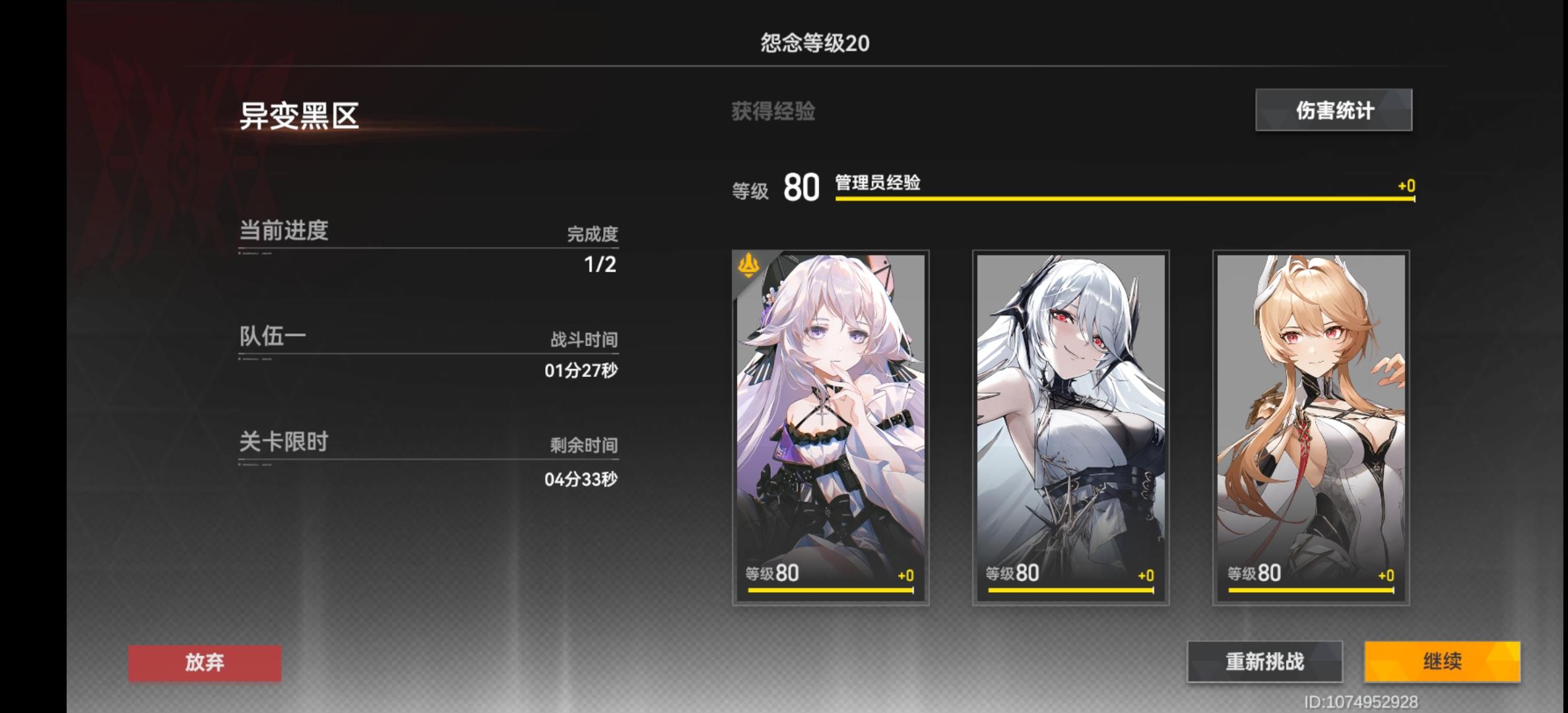The image size is (1568, 713).
Task: Click the first card's +0 experience gain label
Action: (x=907, y=574)
